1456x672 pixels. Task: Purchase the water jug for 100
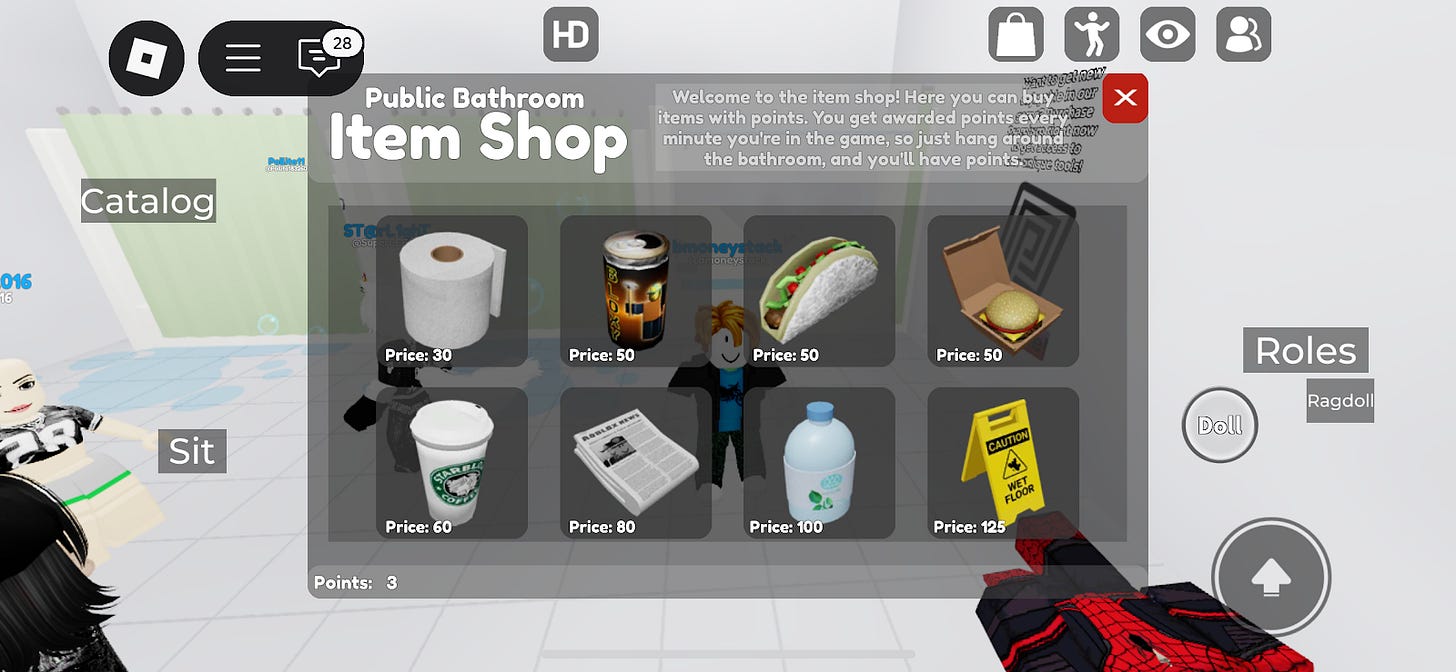(819, 463)
